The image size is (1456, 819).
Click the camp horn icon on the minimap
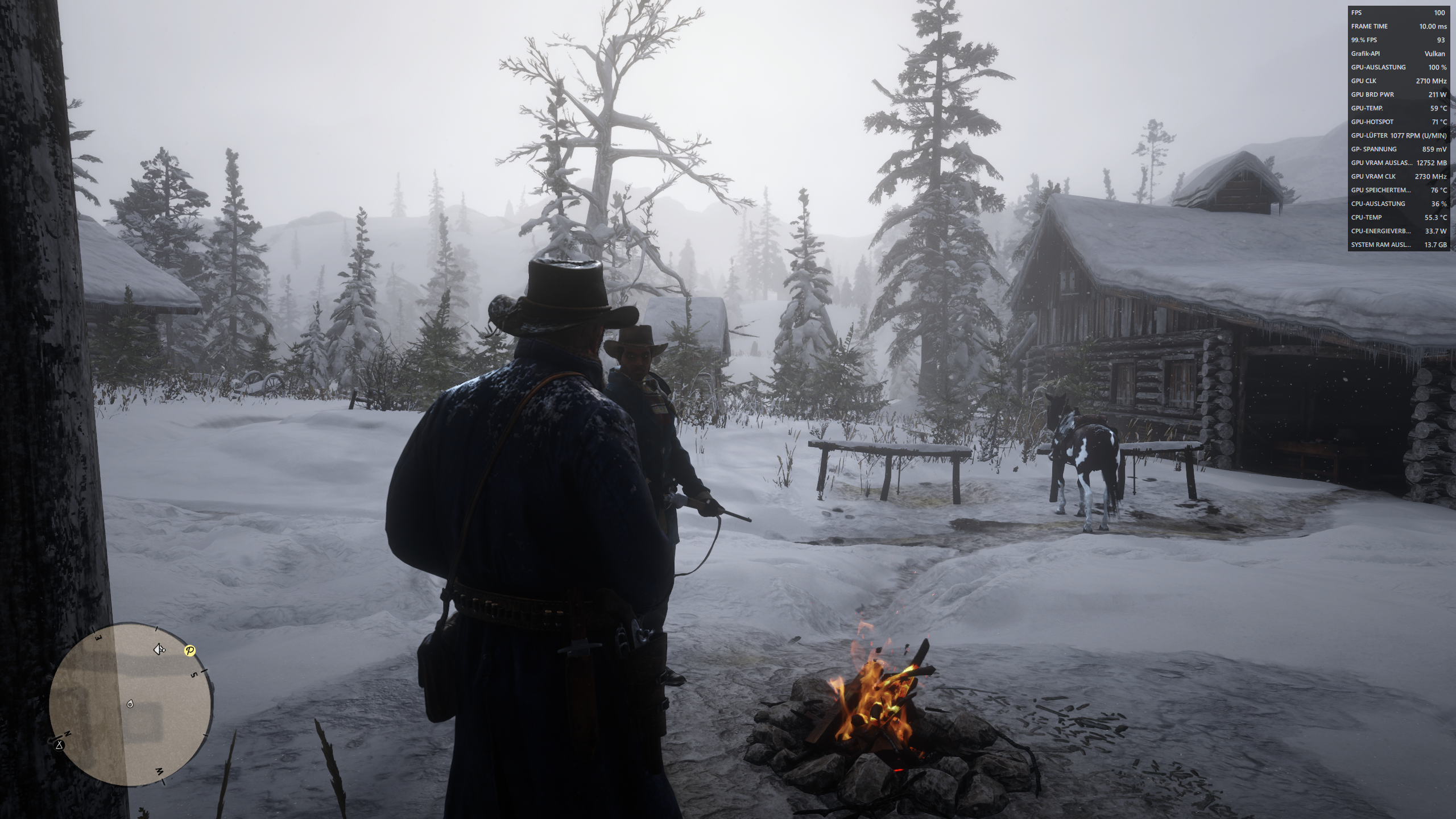coord(159,650)
